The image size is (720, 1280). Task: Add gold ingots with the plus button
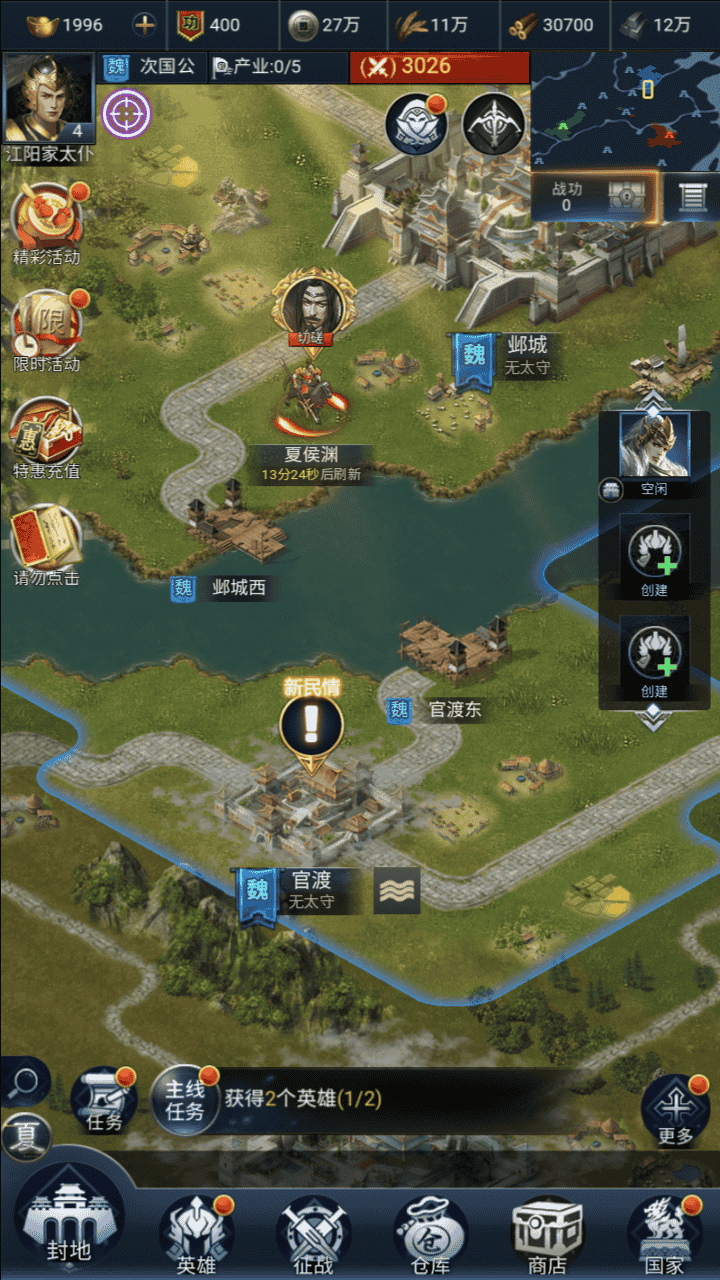145,25
